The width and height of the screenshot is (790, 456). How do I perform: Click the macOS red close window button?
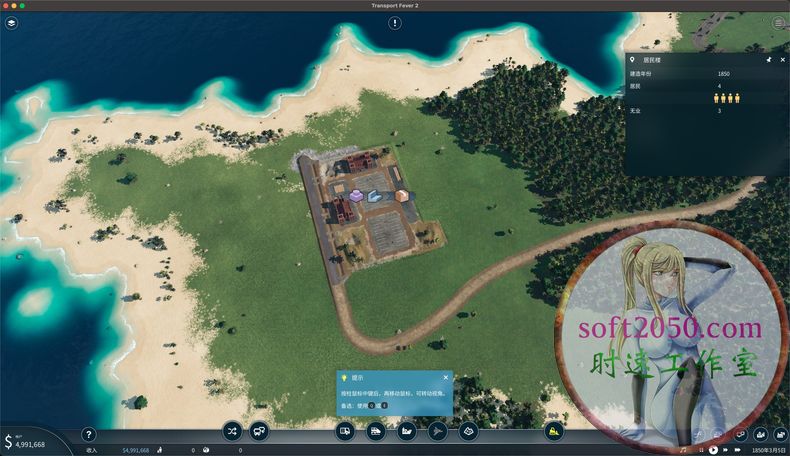pos(7,5)
